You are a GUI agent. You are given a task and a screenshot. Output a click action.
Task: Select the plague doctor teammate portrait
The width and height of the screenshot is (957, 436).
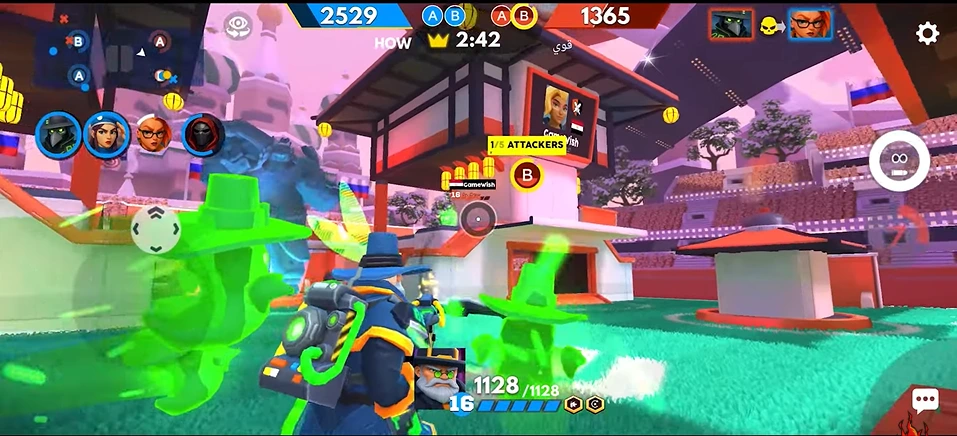tap(58, 135)
